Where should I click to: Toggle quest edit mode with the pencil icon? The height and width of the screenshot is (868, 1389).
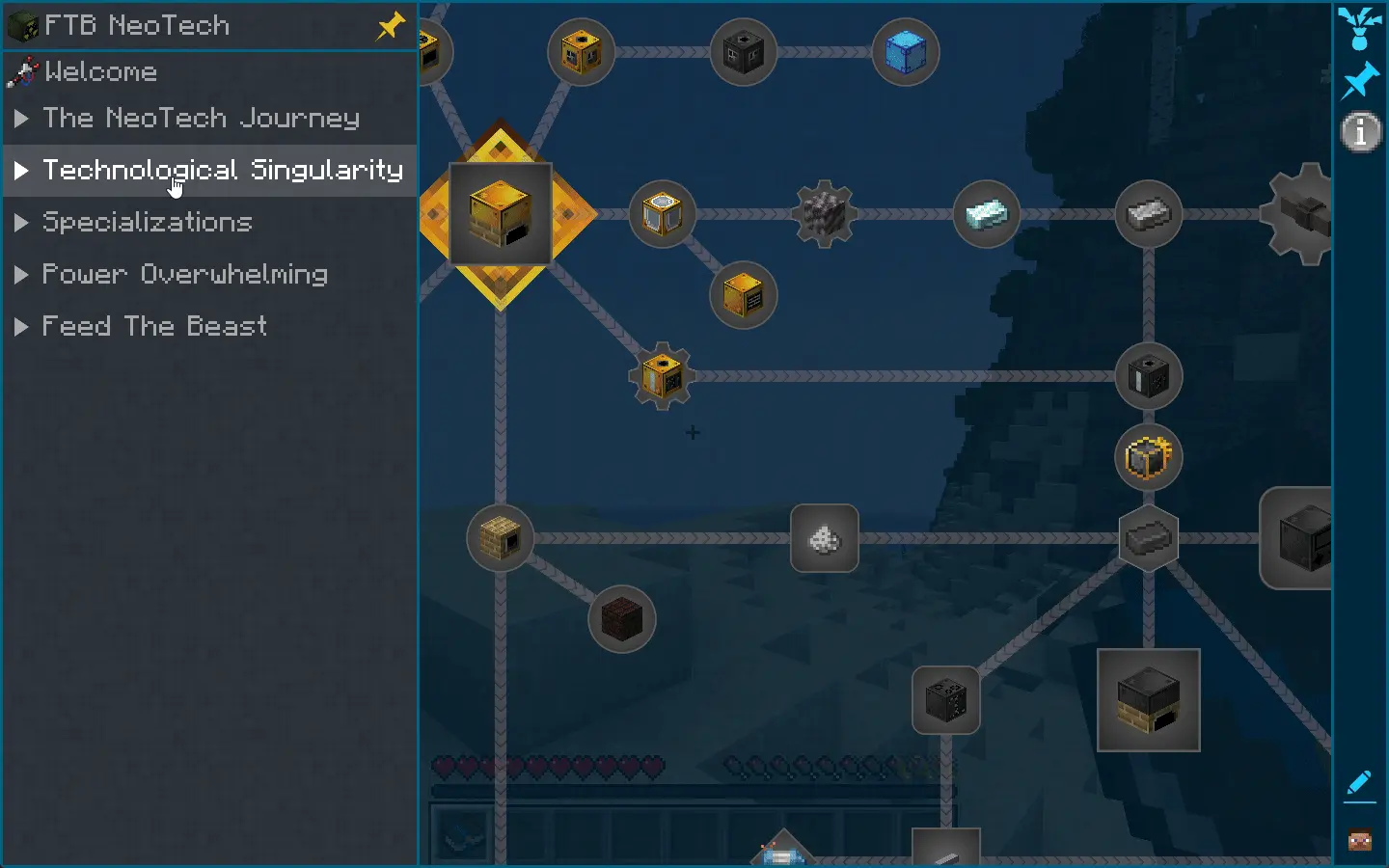pos(1359,783)
